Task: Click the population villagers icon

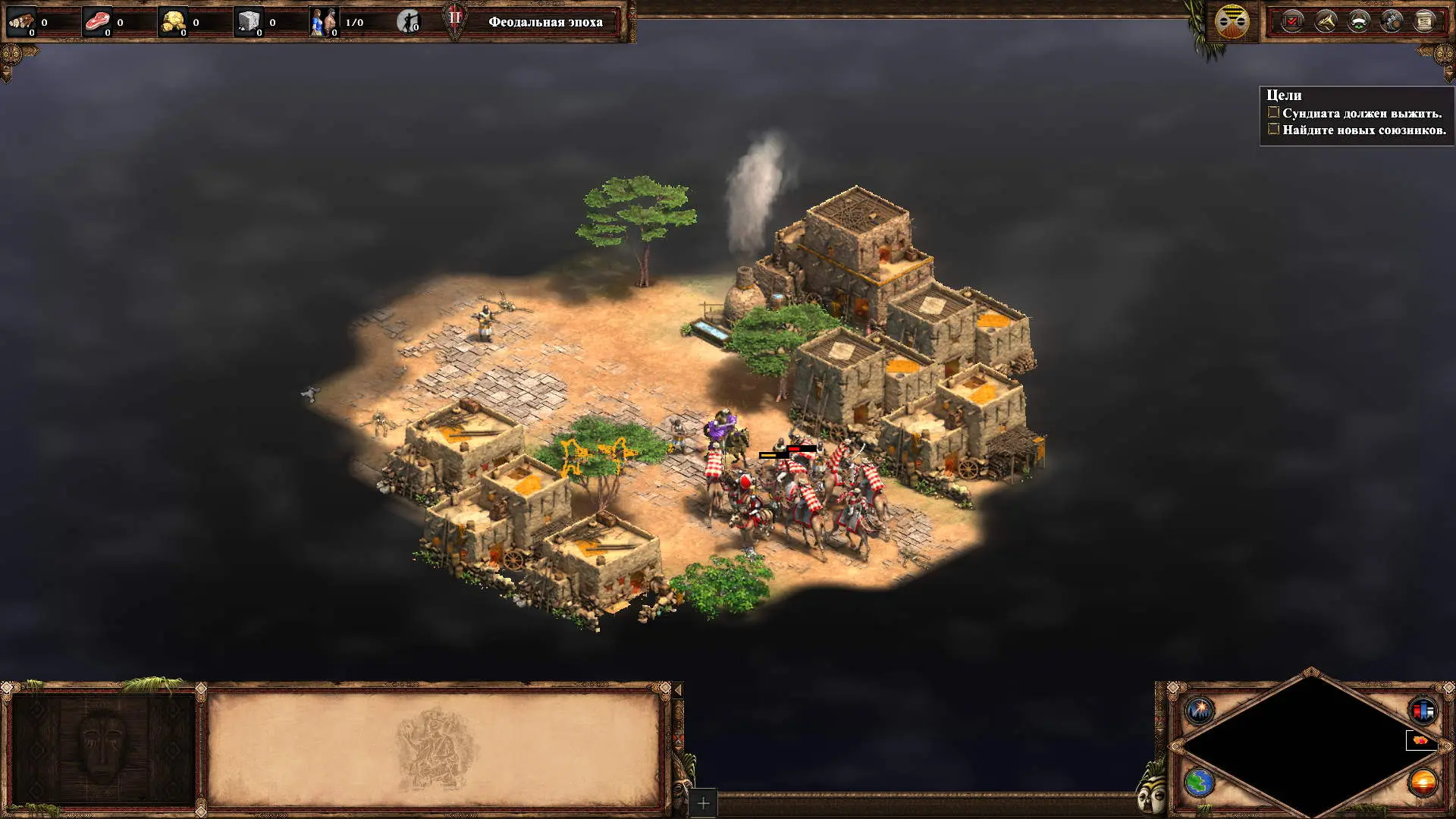Action: click(324, 21)
